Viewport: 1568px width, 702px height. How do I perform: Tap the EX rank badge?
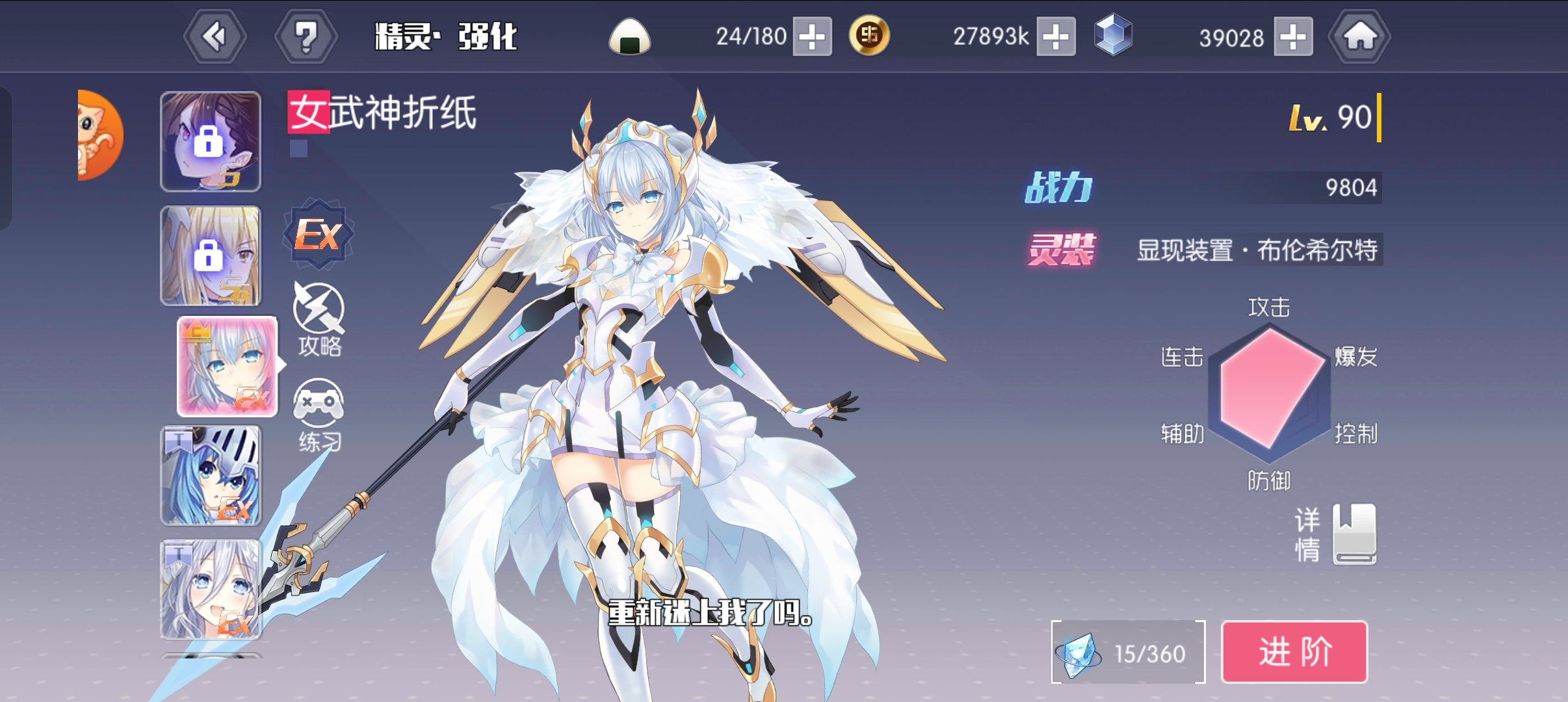click(x=318, y=234)
